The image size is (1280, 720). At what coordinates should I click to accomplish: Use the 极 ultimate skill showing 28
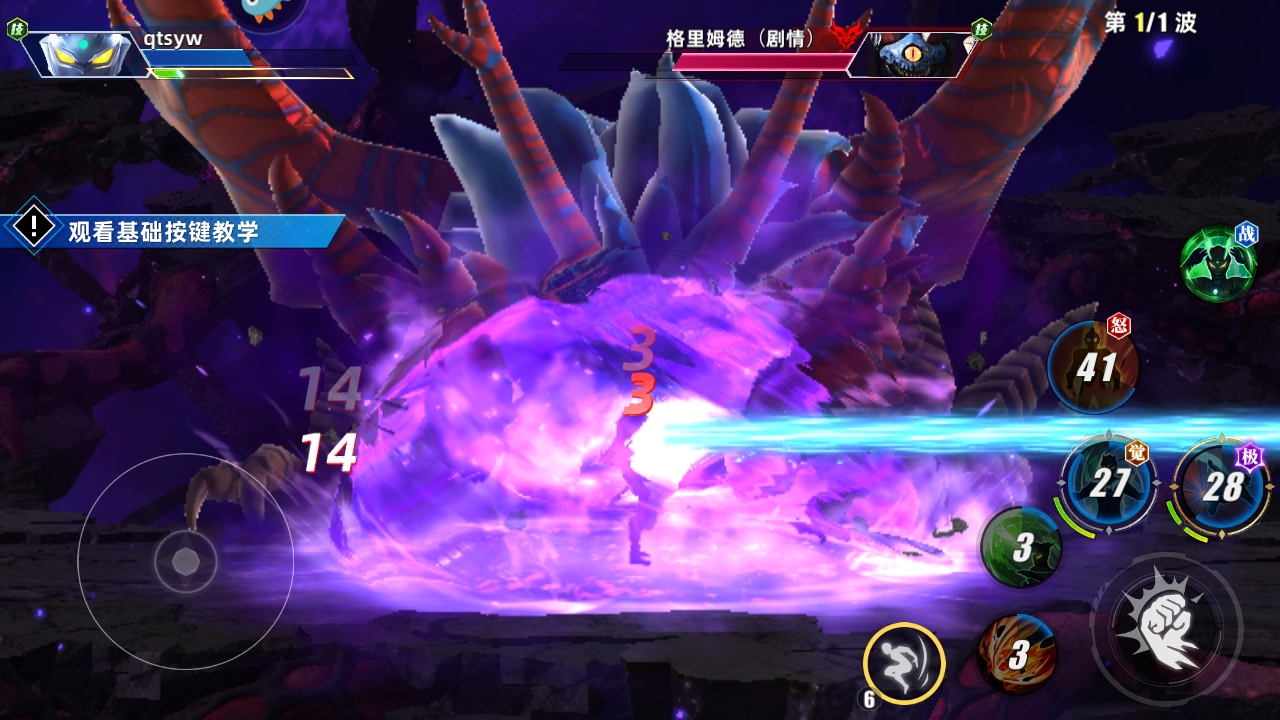click(x=1220, y=487)
